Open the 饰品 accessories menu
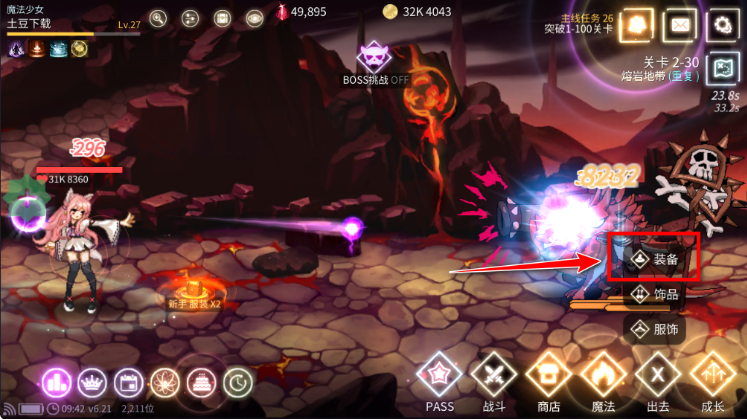The width and height of the screenshot is (747, 419). 655,293
